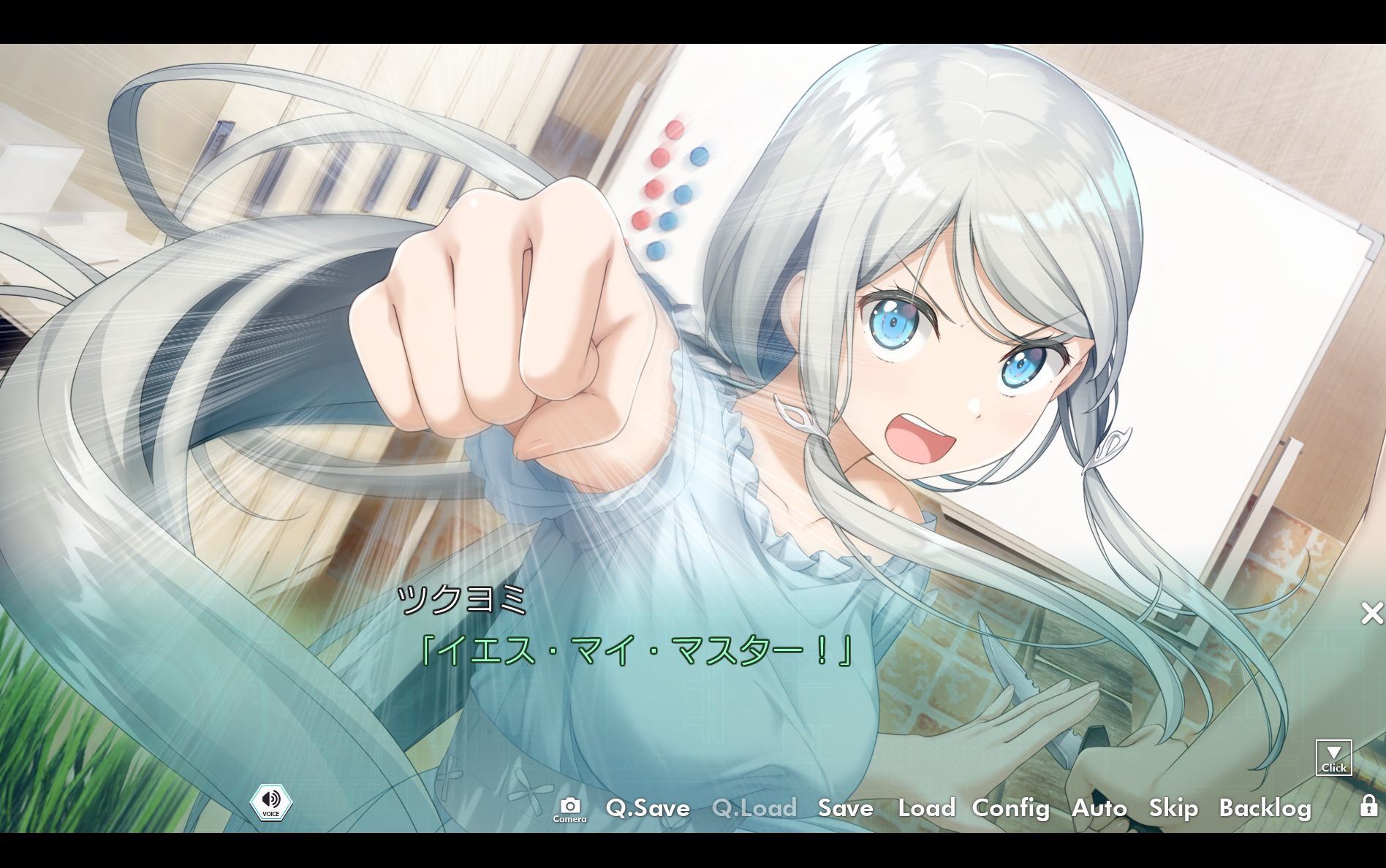Turn on Skip mode
This screenshot has width=1386, height=868.
click(1173, 809)
